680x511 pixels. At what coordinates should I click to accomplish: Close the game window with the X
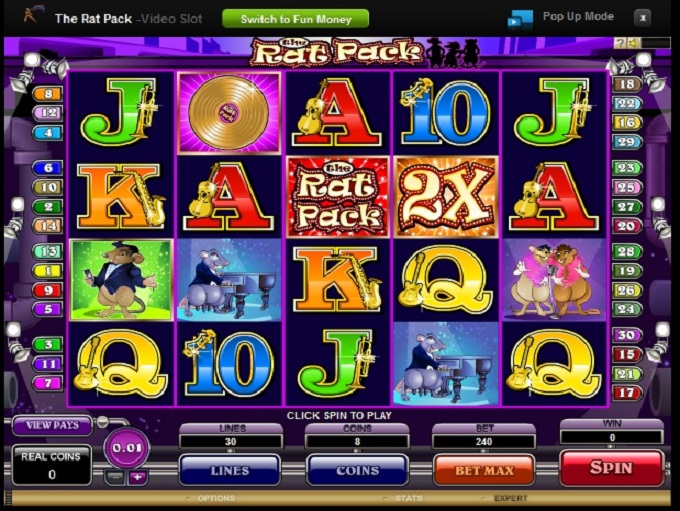(x=642, y=17)
